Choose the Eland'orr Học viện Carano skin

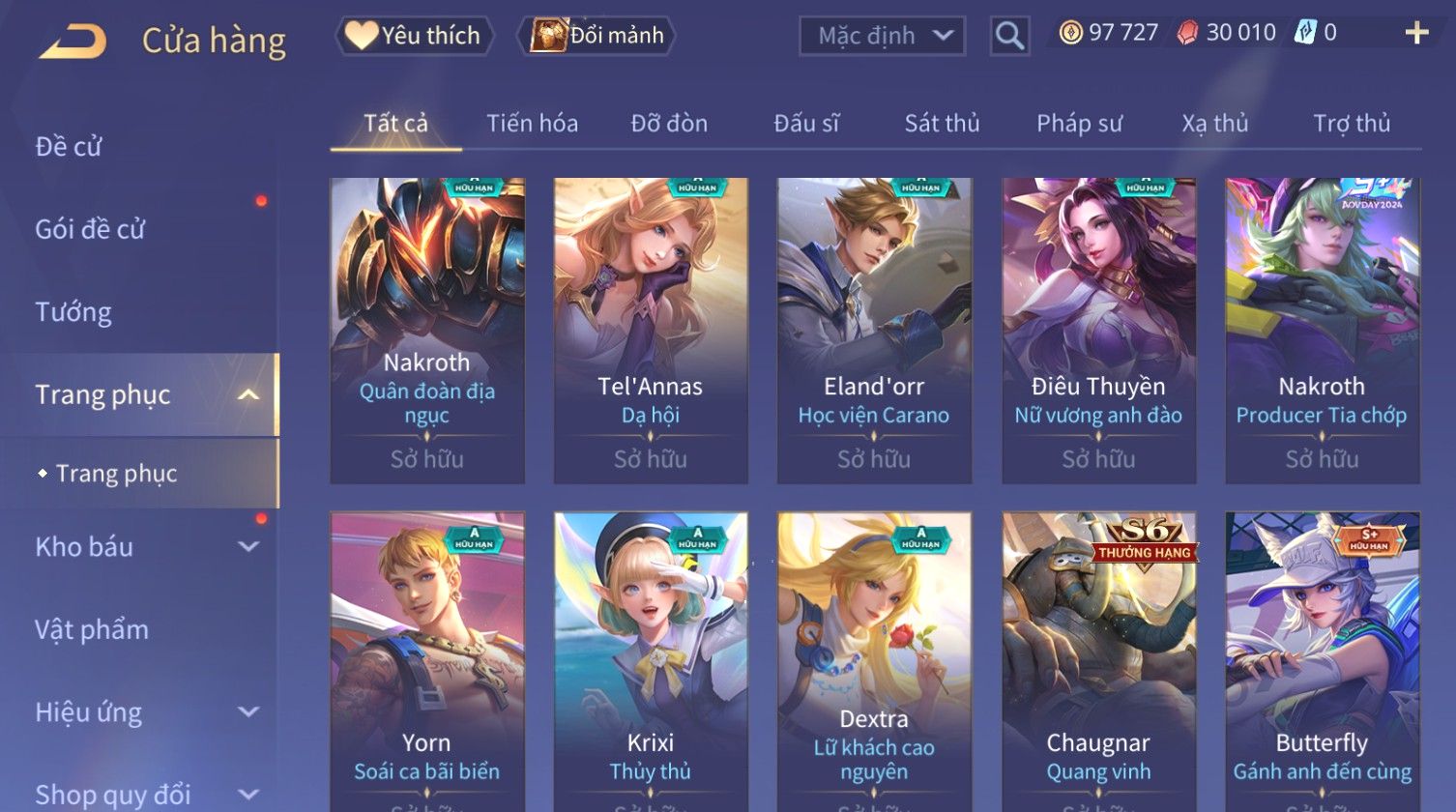(x=874, y=331)
